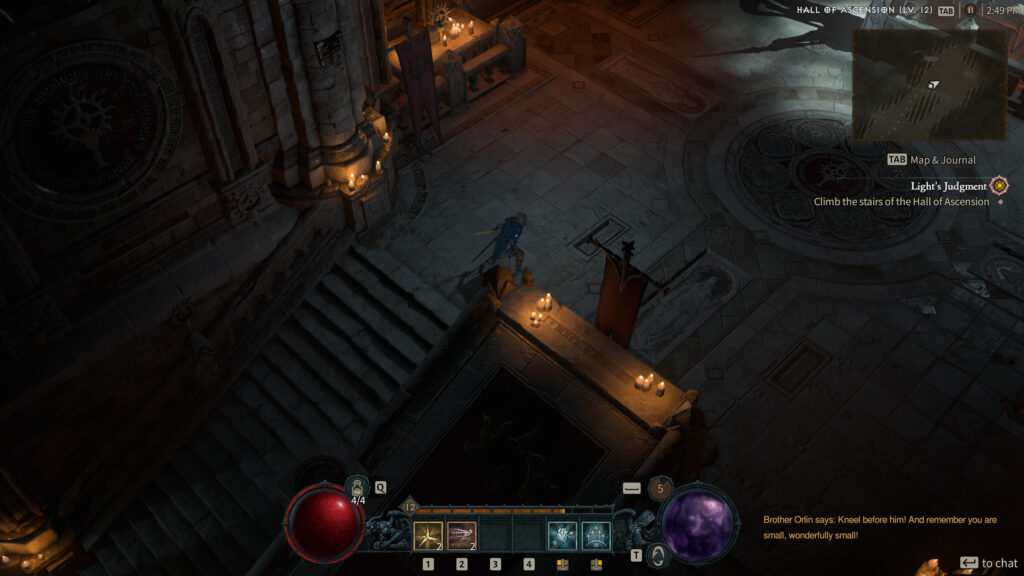Click the level 12 badge on experience bar
1024x576 pixels.
408,508
